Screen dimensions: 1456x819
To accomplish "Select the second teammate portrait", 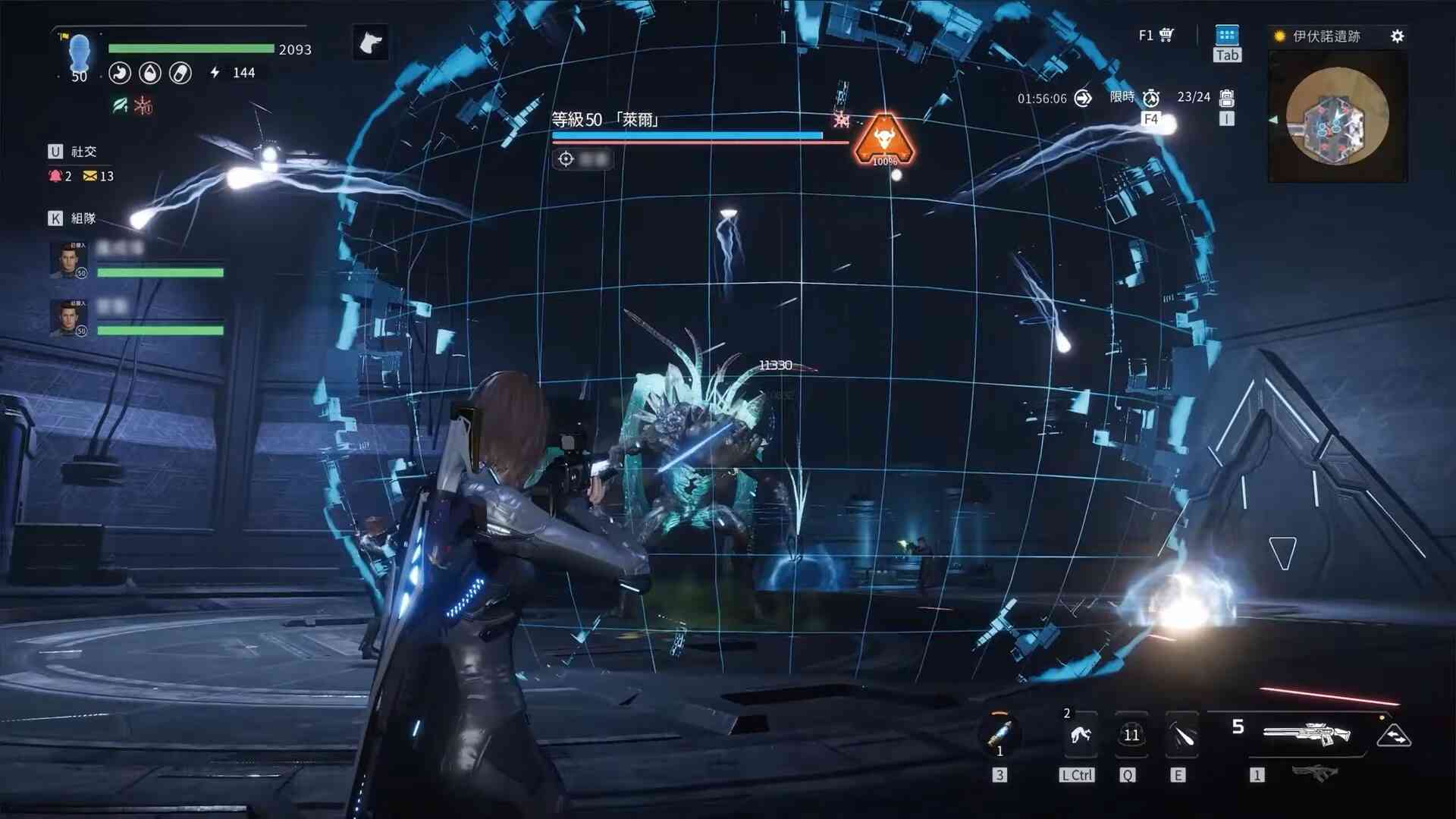I will coord(68,318).
